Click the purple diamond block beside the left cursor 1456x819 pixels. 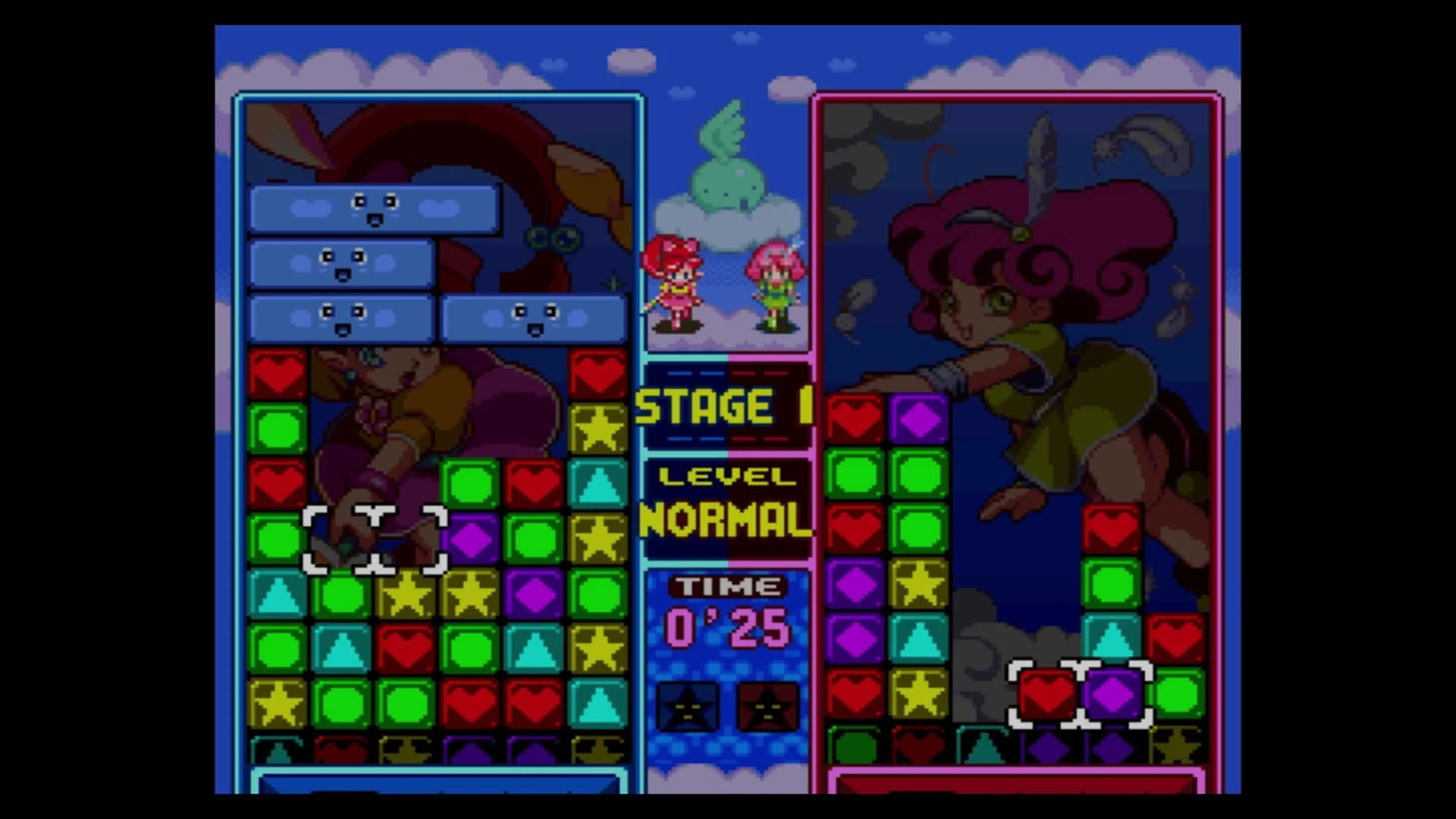[470, 541]
